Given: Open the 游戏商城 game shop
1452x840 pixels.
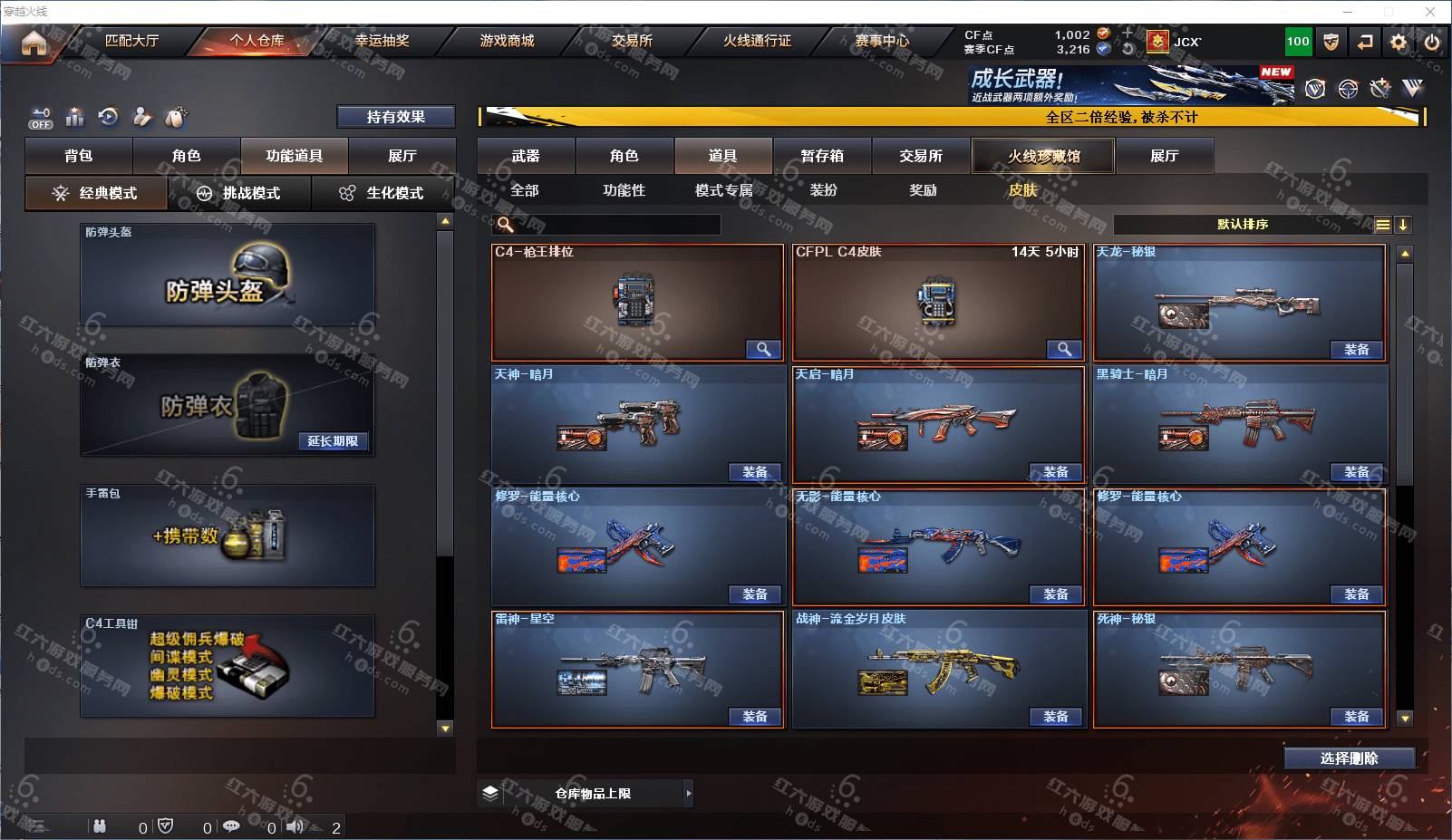Looking at the screenshot, I should tap(507, 41).
